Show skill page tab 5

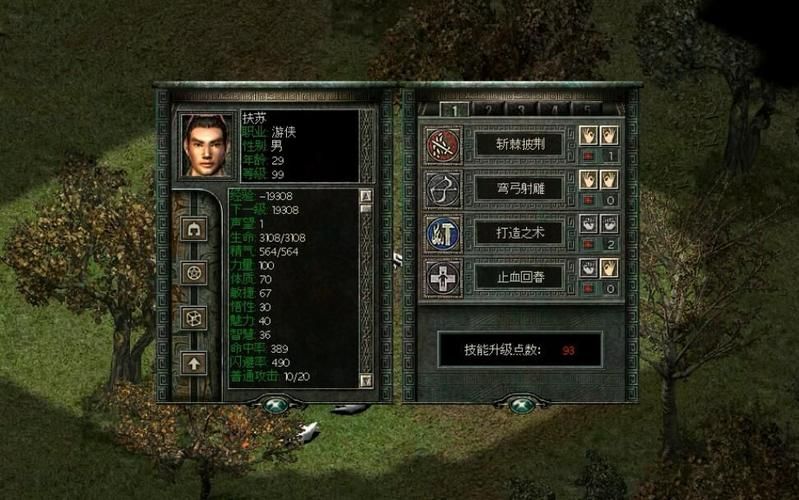(586, 109)
